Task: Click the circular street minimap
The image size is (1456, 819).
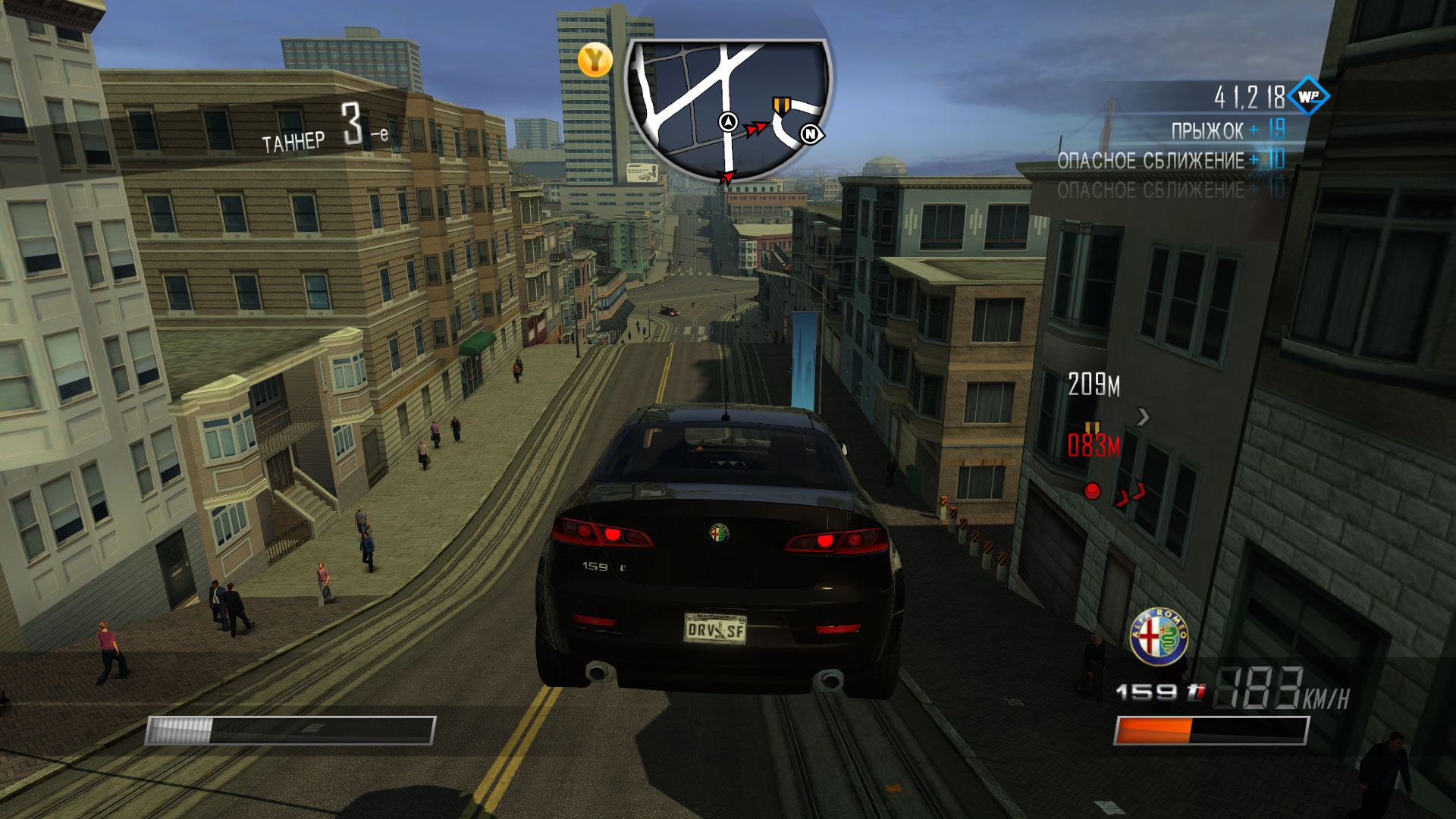Action: pyautogui.click(x=728, y=106)
